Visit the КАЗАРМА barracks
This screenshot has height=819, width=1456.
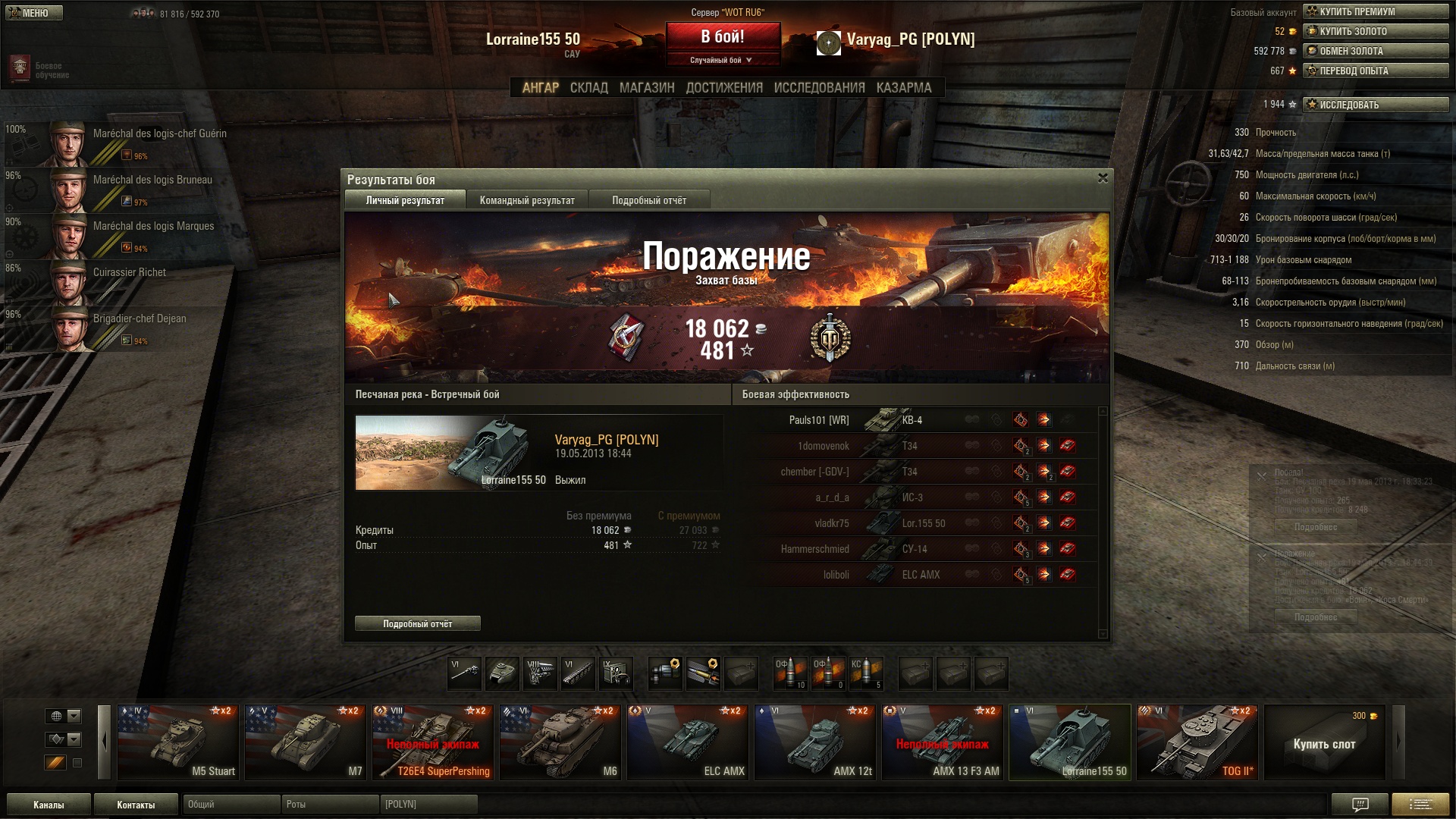click(x=903, y=88)
